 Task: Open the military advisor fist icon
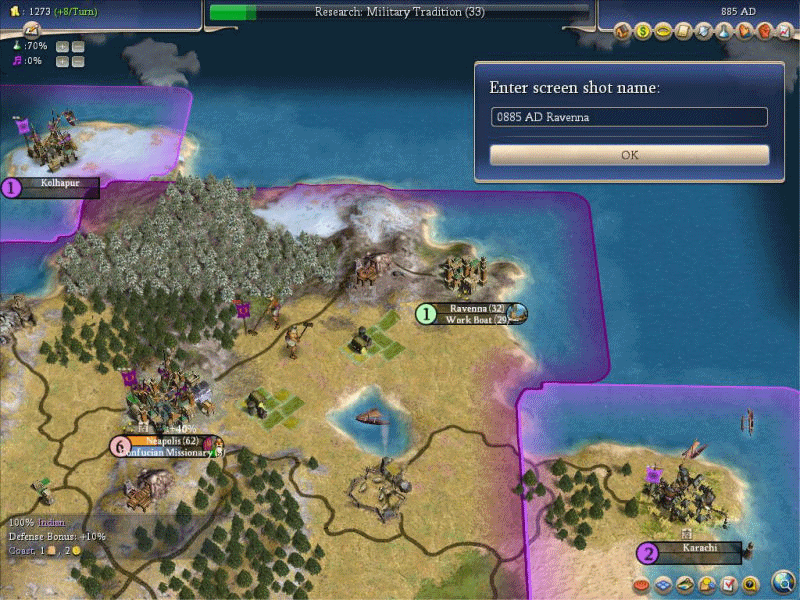point(763,32)
